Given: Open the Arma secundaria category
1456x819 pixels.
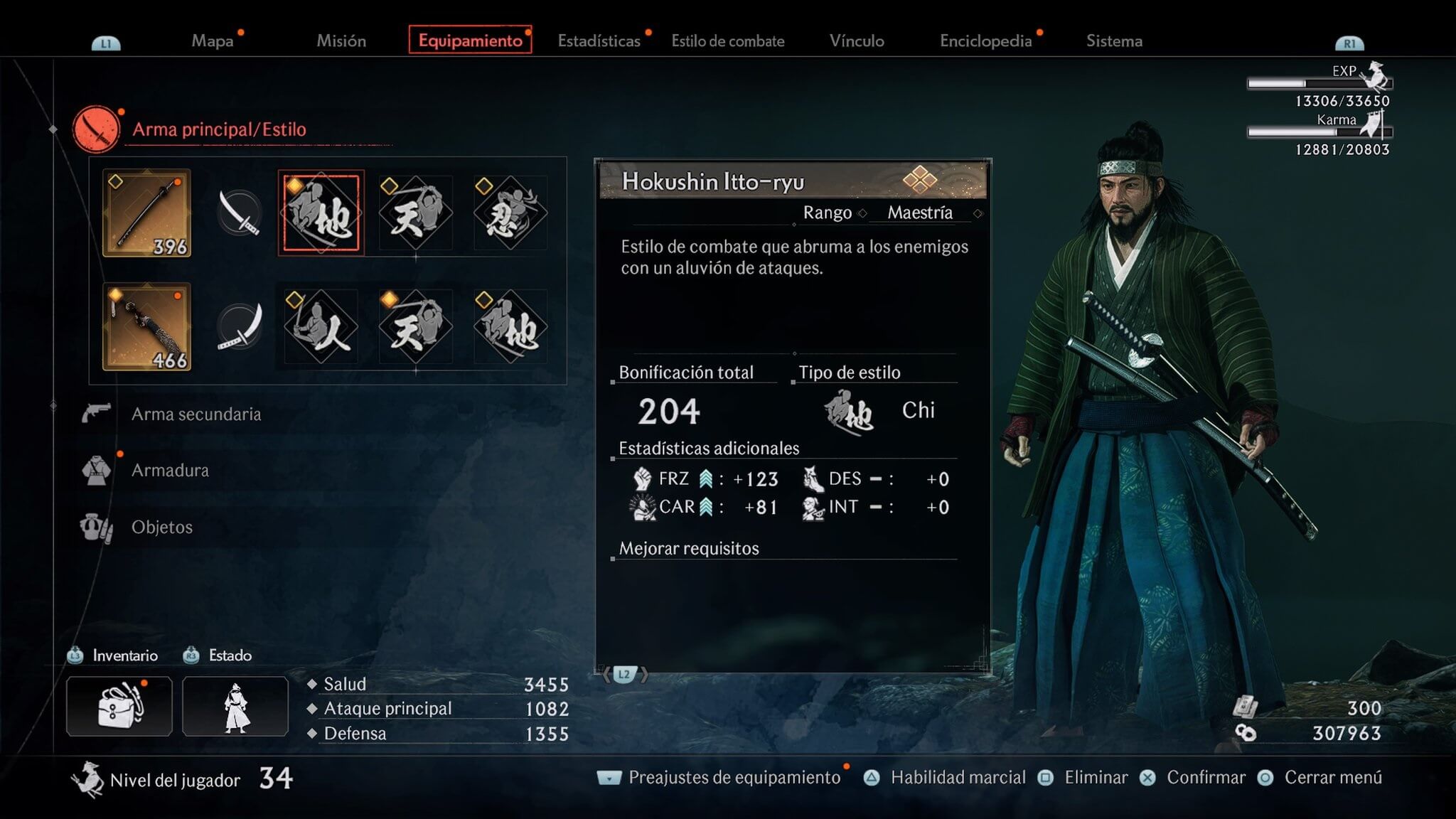Looking at the screenshot, I should (196, 414).
